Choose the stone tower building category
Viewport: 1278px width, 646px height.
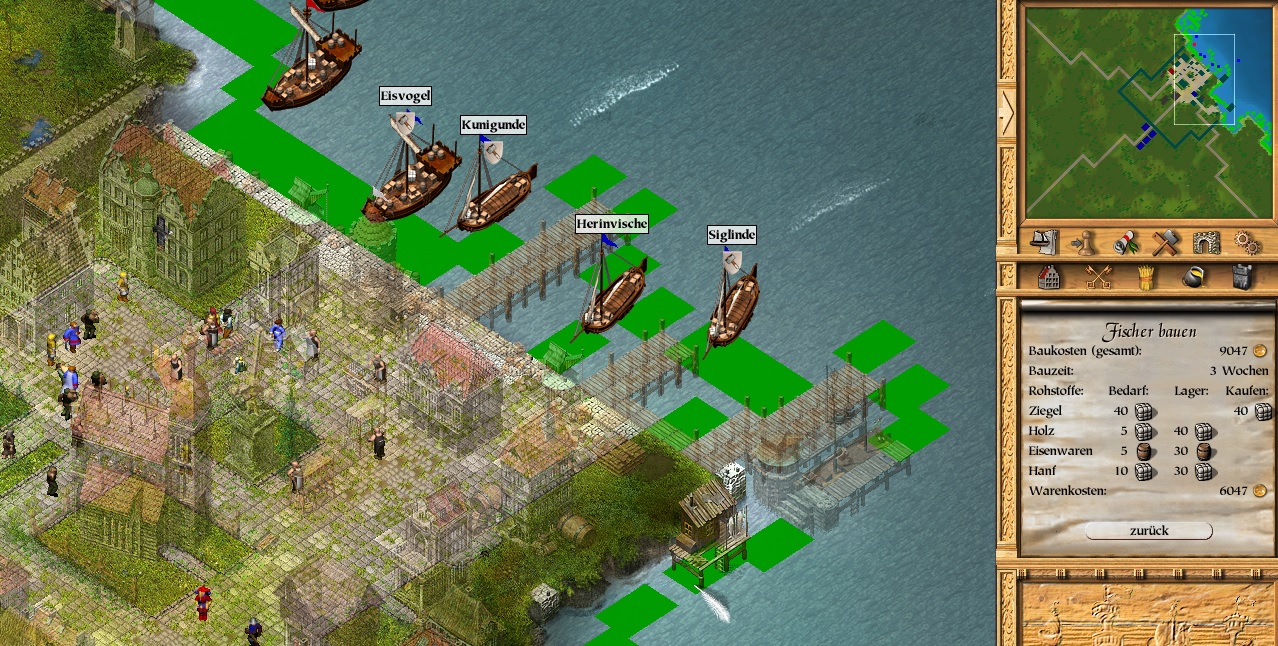pos(1241,277)
